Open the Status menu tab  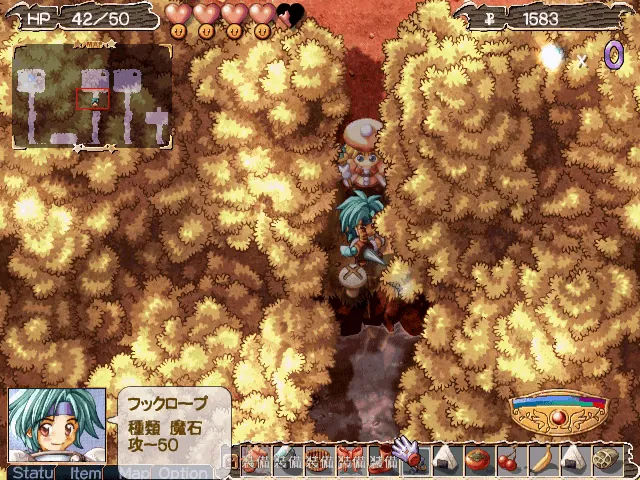tap(31, 472)
